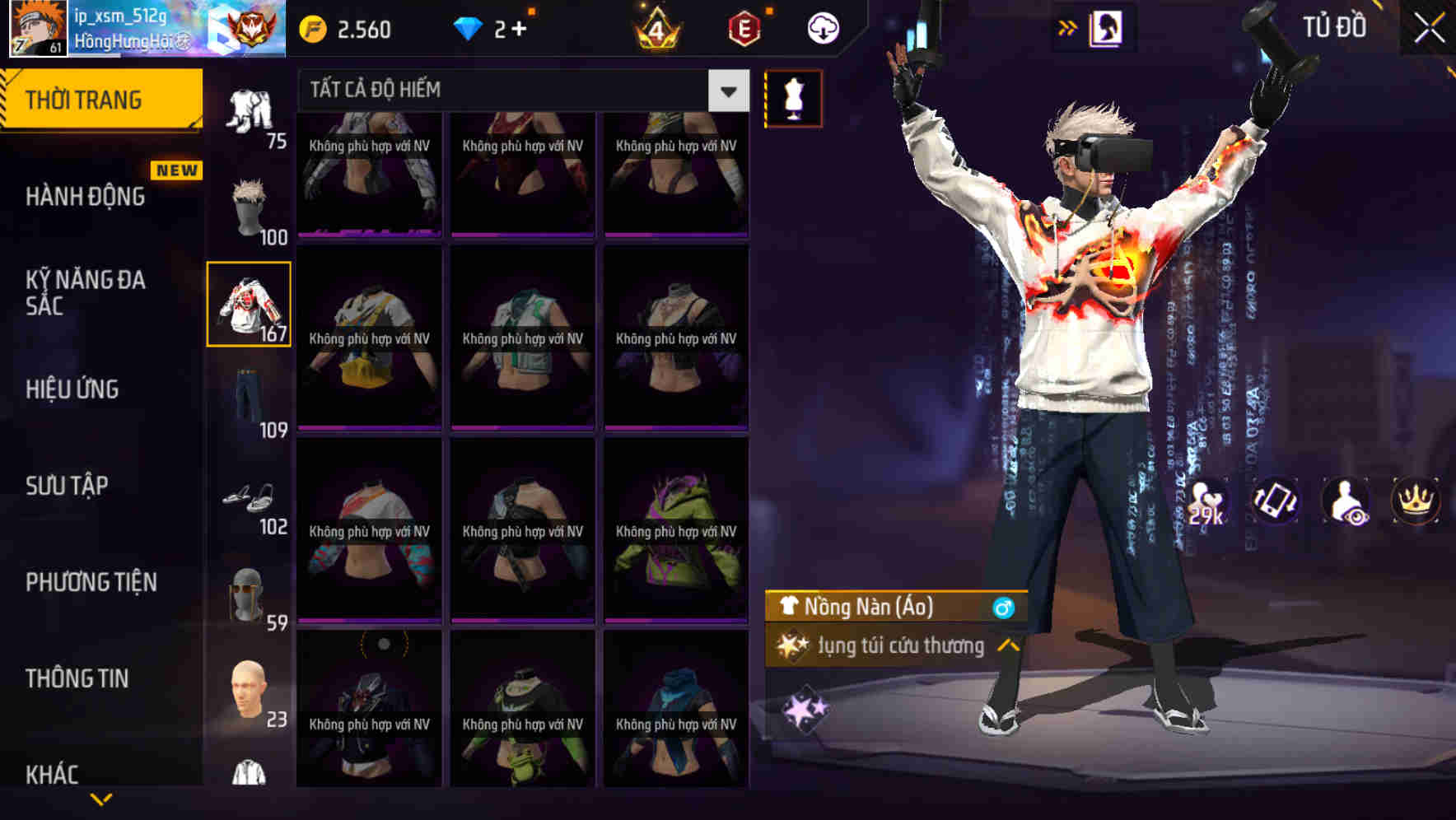
Task: Toggle the mannequin display preview
Action: 792,97
